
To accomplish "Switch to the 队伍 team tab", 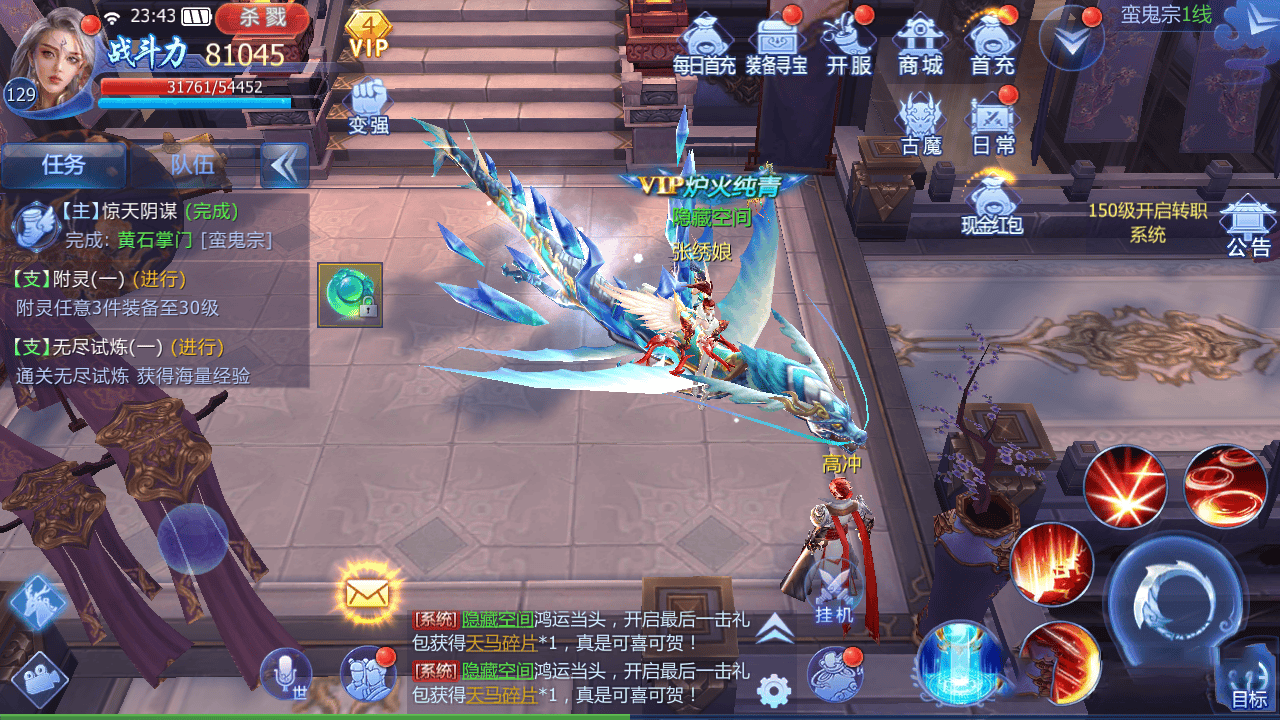I will pos(192,165).
